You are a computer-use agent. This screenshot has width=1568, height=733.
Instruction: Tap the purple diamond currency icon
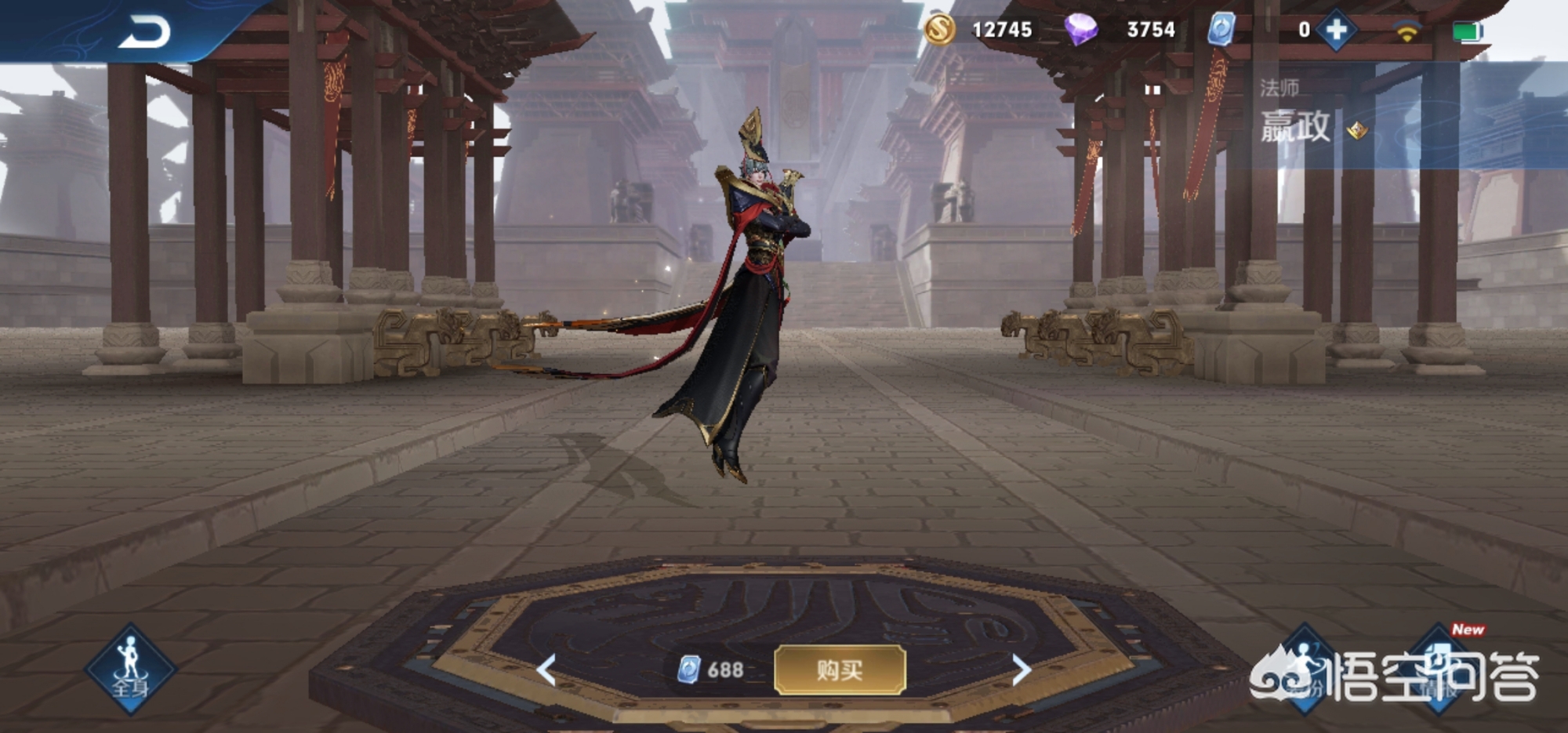point(1080,30)
